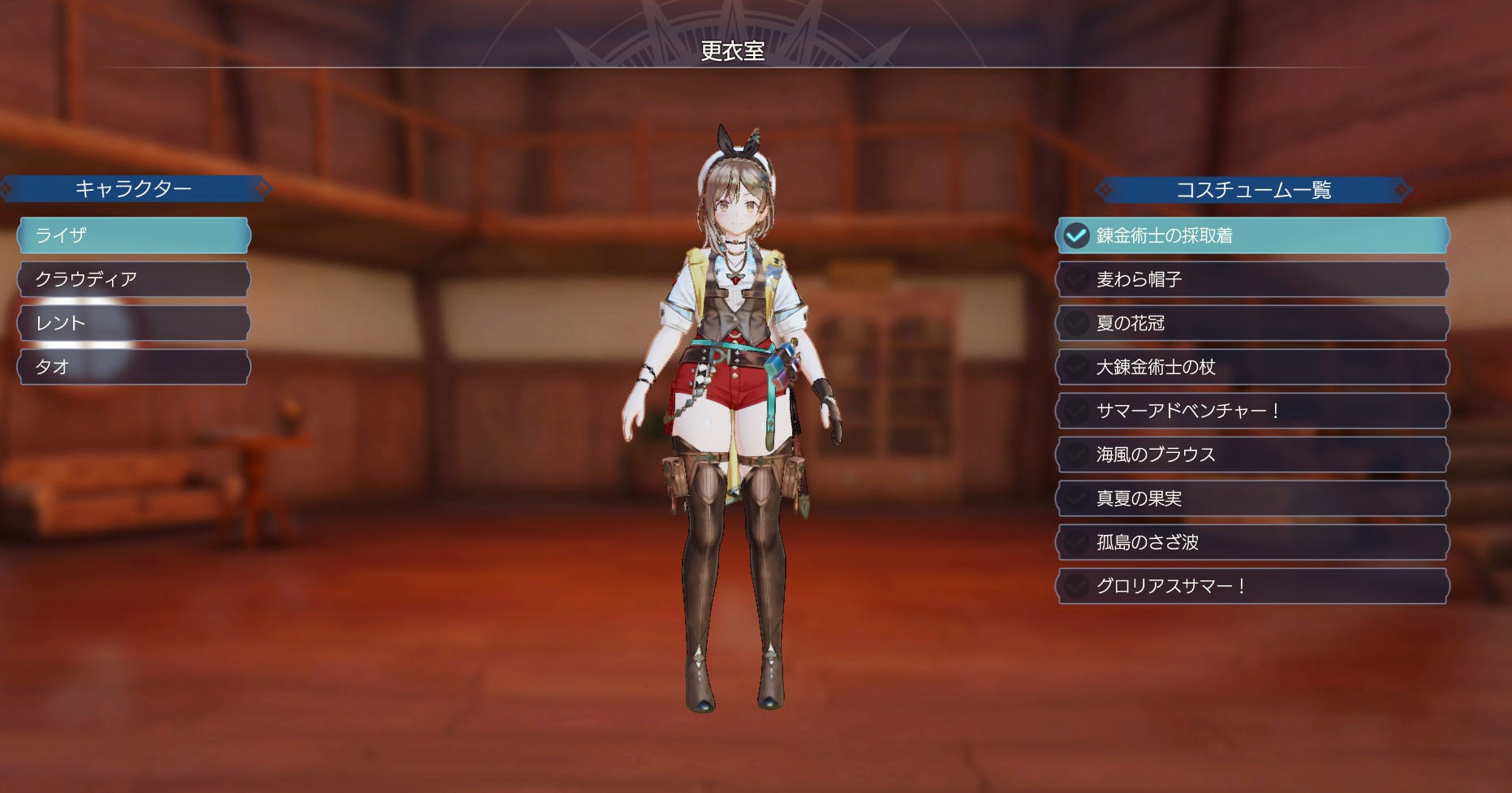The height and width of the screenshot is (793, 1512).
Task: Choose the 海風のブラウス costume
Action: click(1252, 455)
